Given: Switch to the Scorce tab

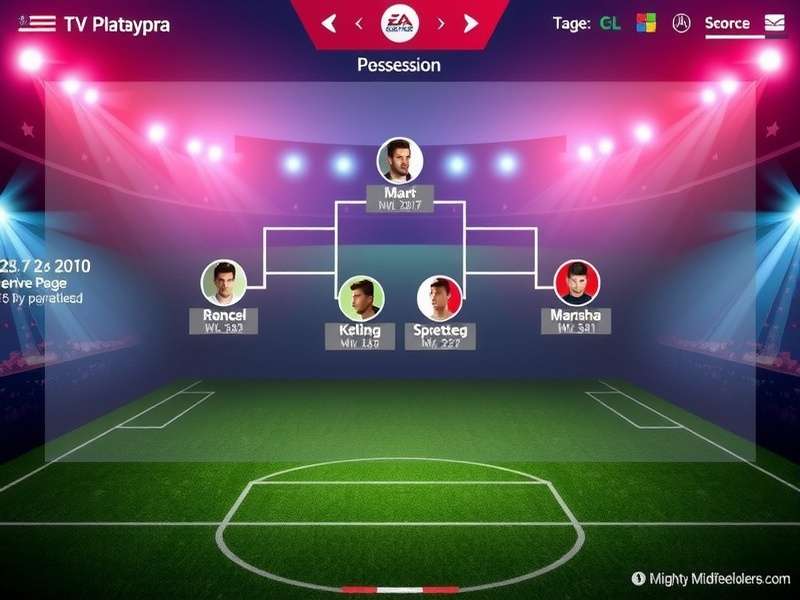Looking at the screenshot, I should (727, 23).
